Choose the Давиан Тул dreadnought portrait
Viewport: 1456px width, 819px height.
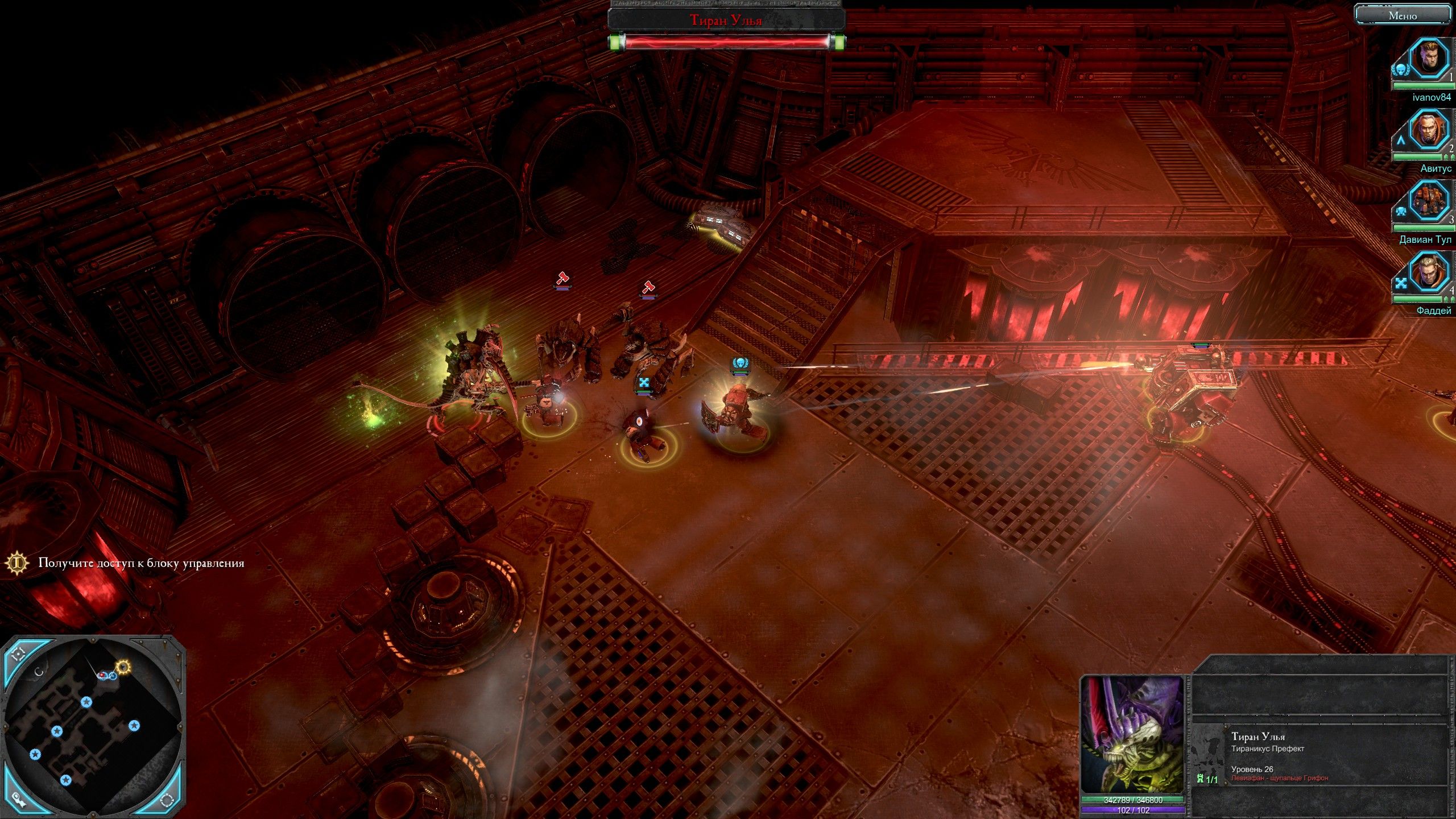pos(1428,201)
